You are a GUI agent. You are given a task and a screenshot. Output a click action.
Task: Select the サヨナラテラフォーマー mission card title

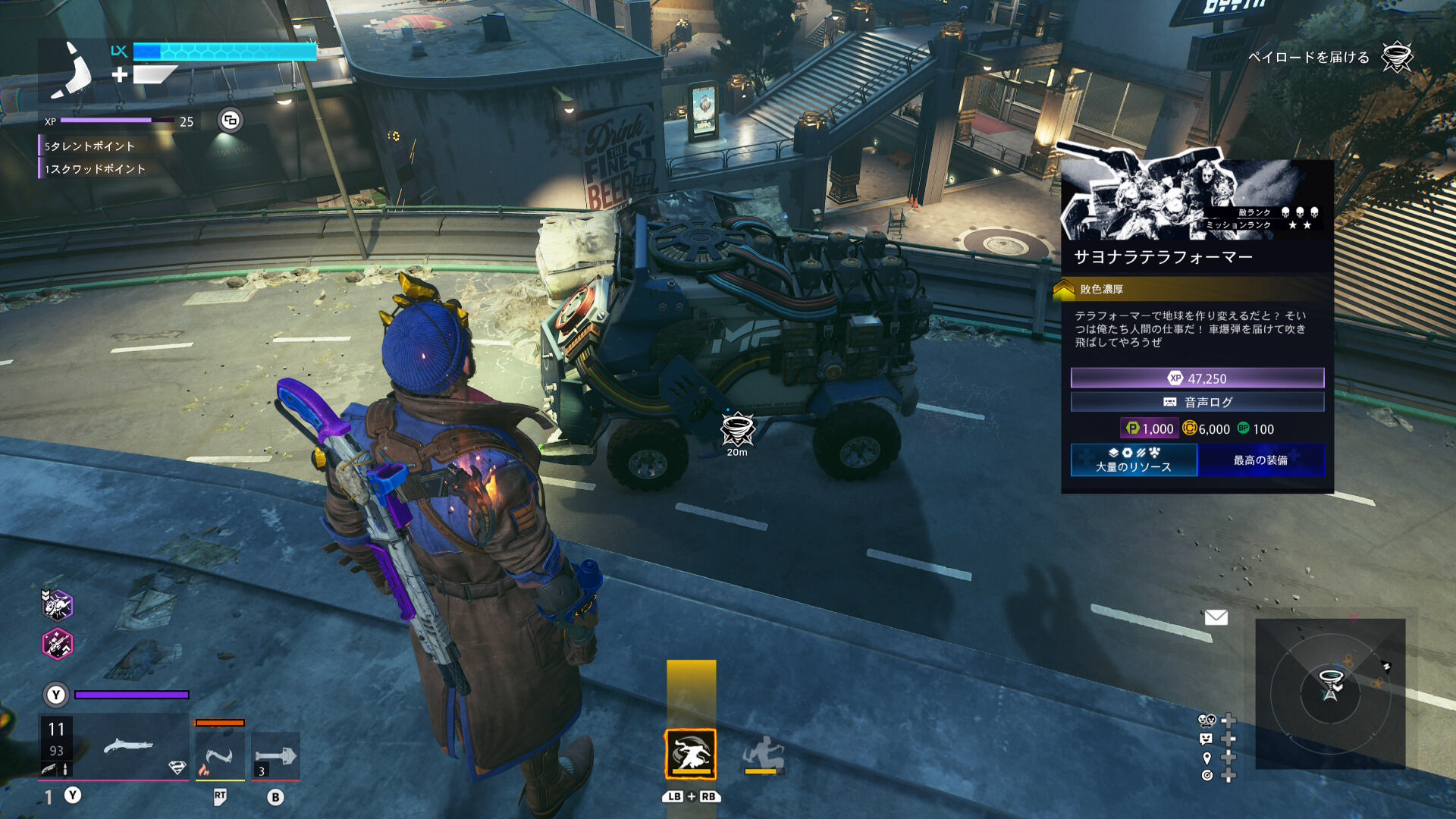tap(1163, 257)
